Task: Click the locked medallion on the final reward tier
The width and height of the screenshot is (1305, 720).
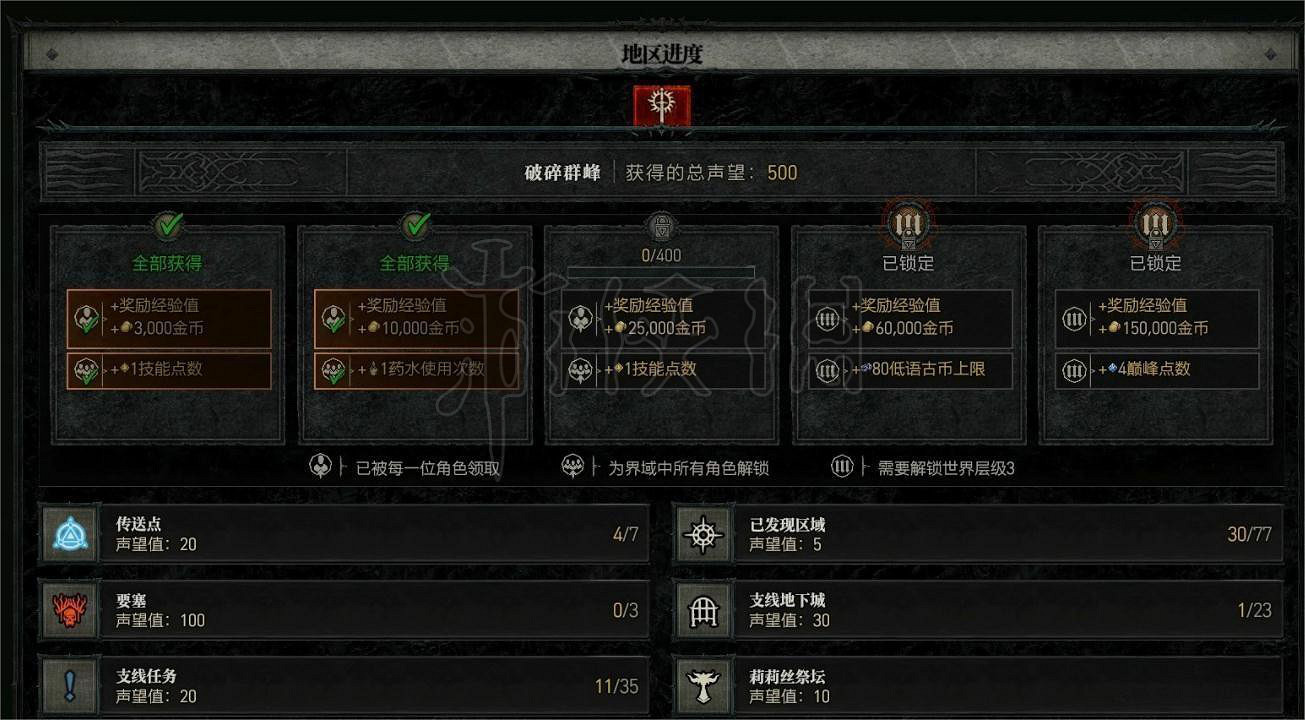Action: pos(1154,225)
